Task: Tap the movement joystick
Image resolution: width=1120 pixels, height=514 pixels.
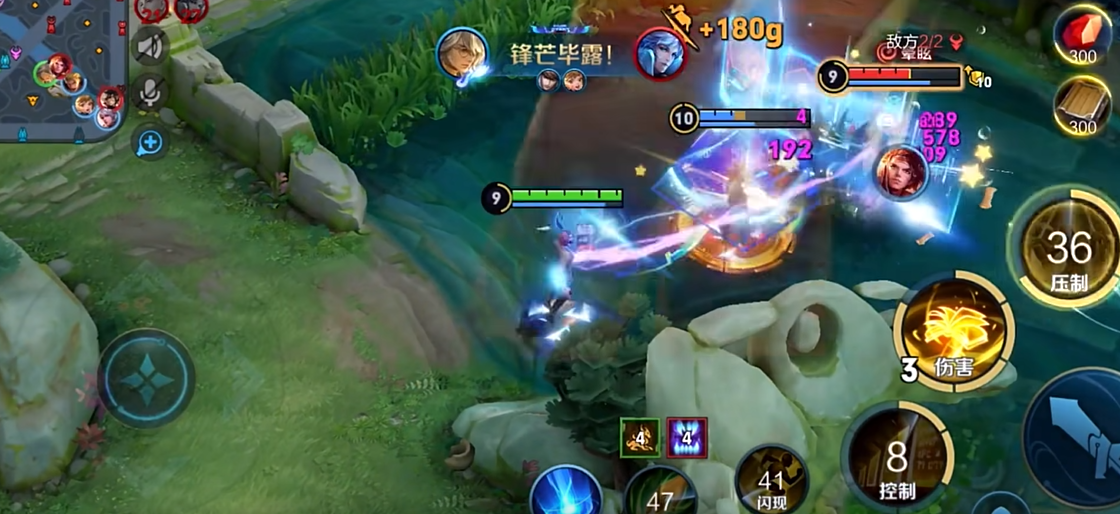Action: [x=146, y=379]
